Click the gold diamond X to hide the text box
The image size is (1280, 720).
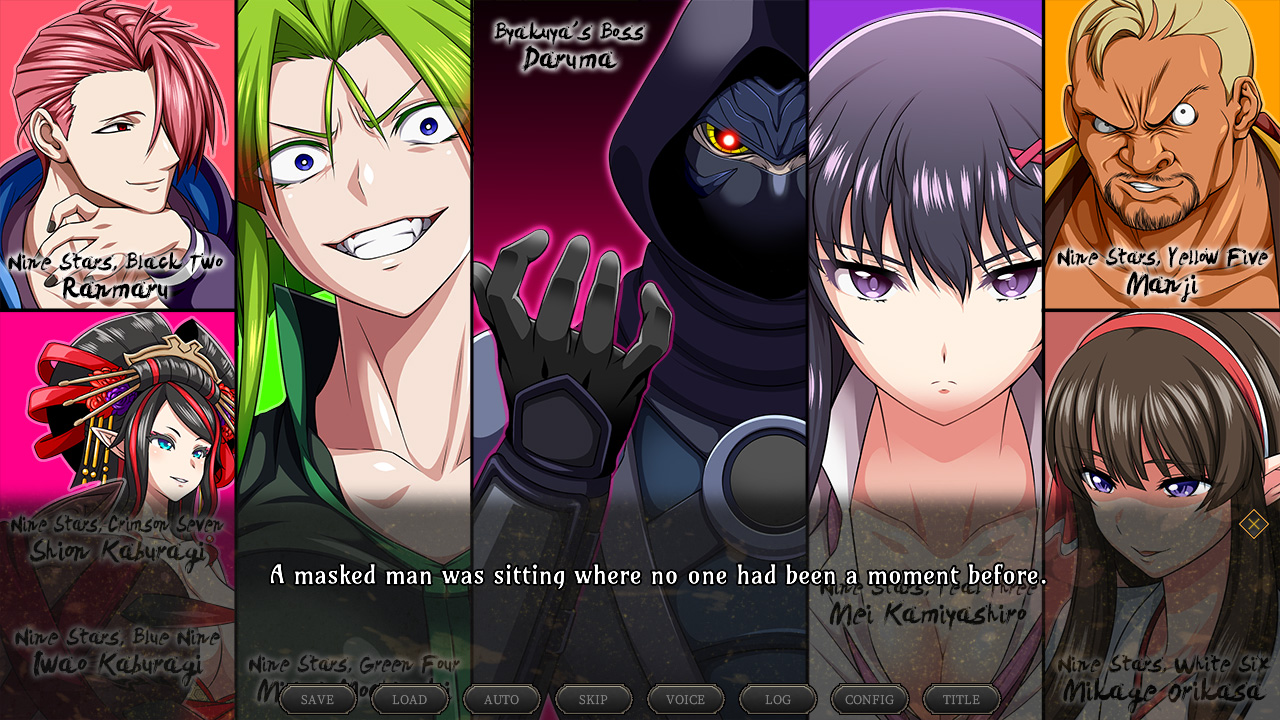click(1253, 523)
